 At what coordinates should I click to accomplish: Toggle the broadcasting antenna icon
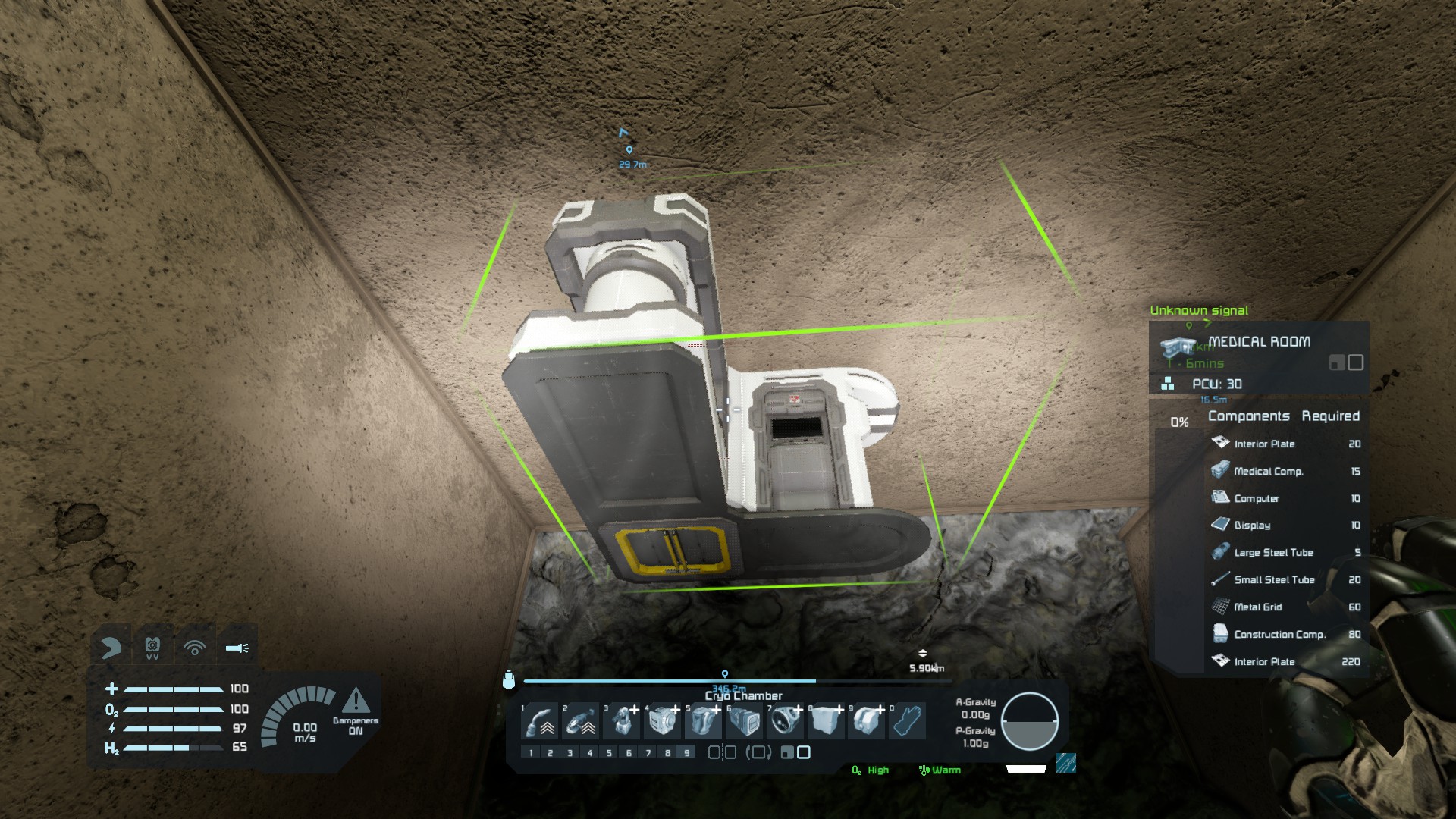195,648
